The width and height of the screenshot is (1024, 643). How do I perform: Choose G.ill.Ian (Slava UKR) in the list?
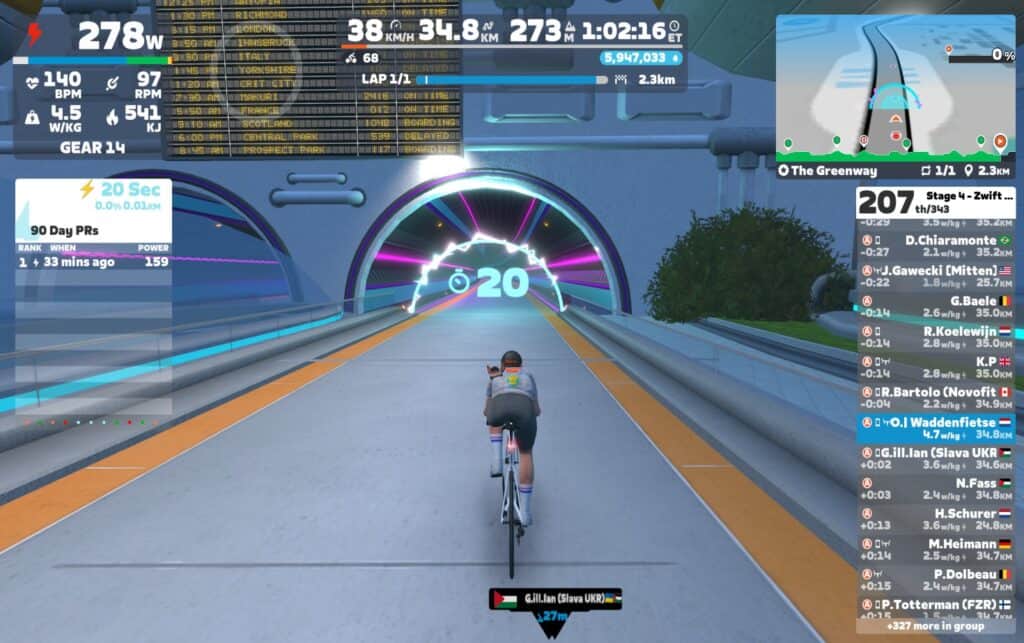tap(935, 458)
